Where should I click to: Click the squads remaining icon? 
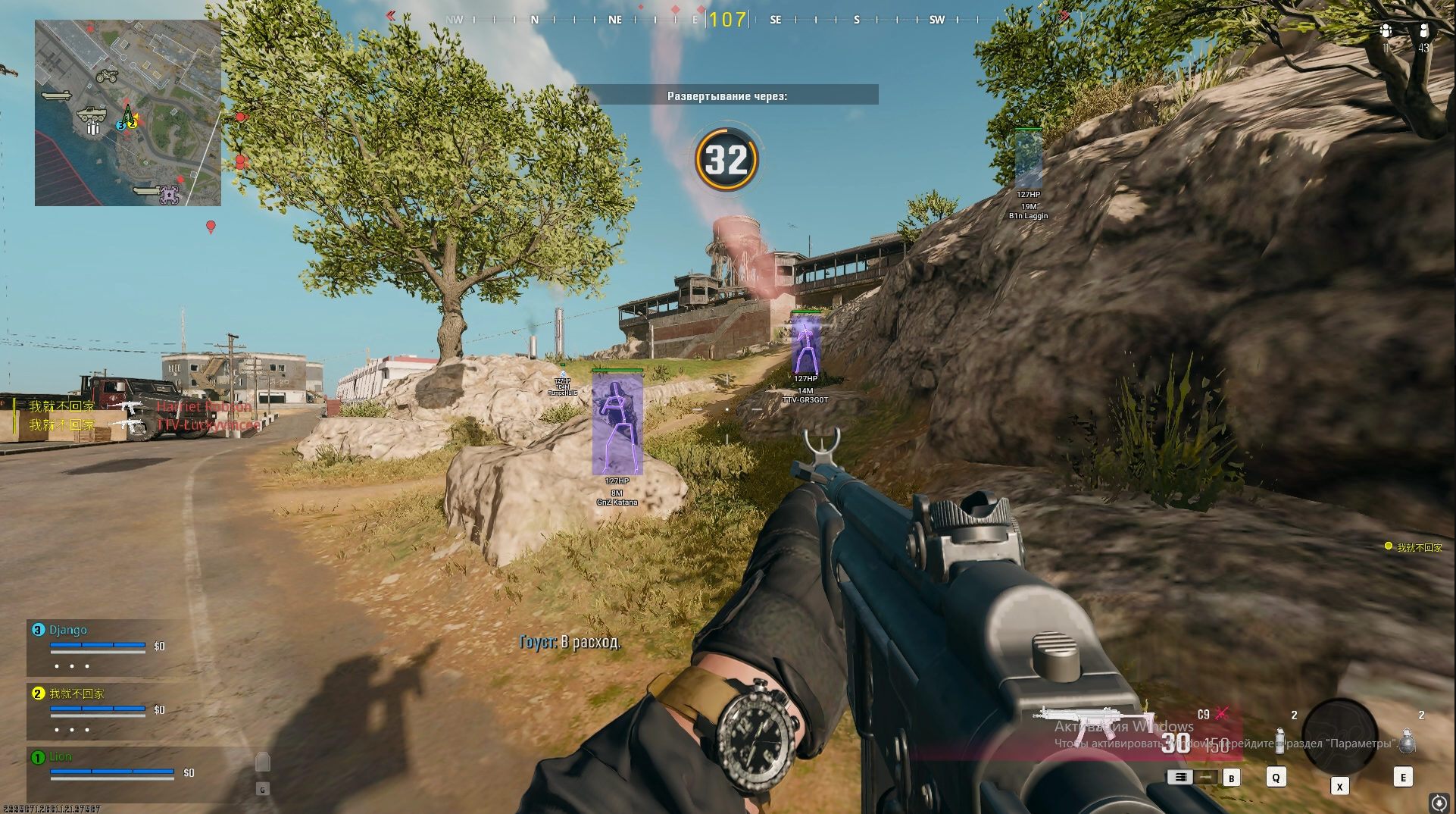1386,31
